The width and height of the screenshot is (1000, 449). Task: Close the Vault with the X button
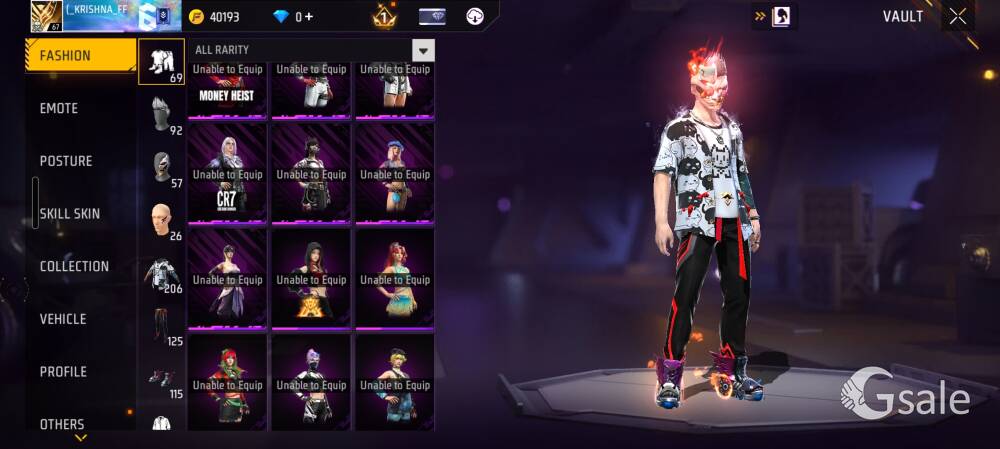pyautogui.click(x=958, y=16)
